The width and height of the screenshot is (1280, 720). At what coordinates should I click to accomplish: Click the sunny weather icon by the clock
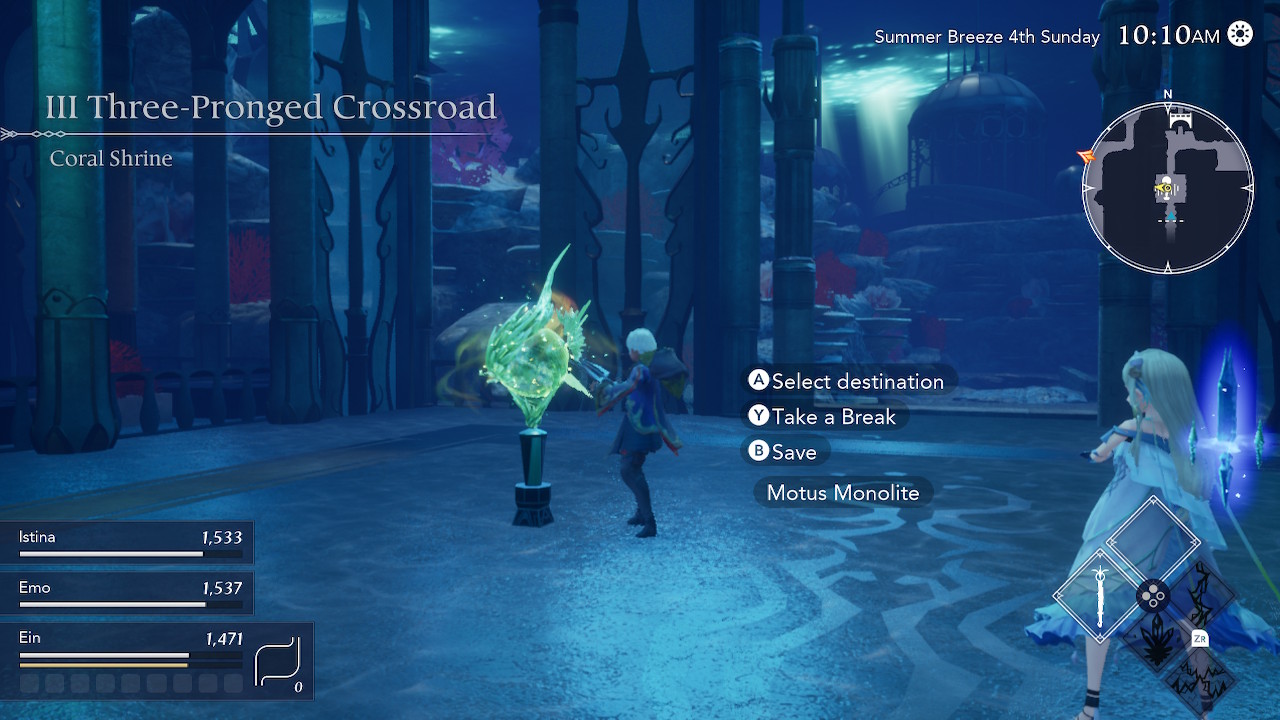[1240, 35]
